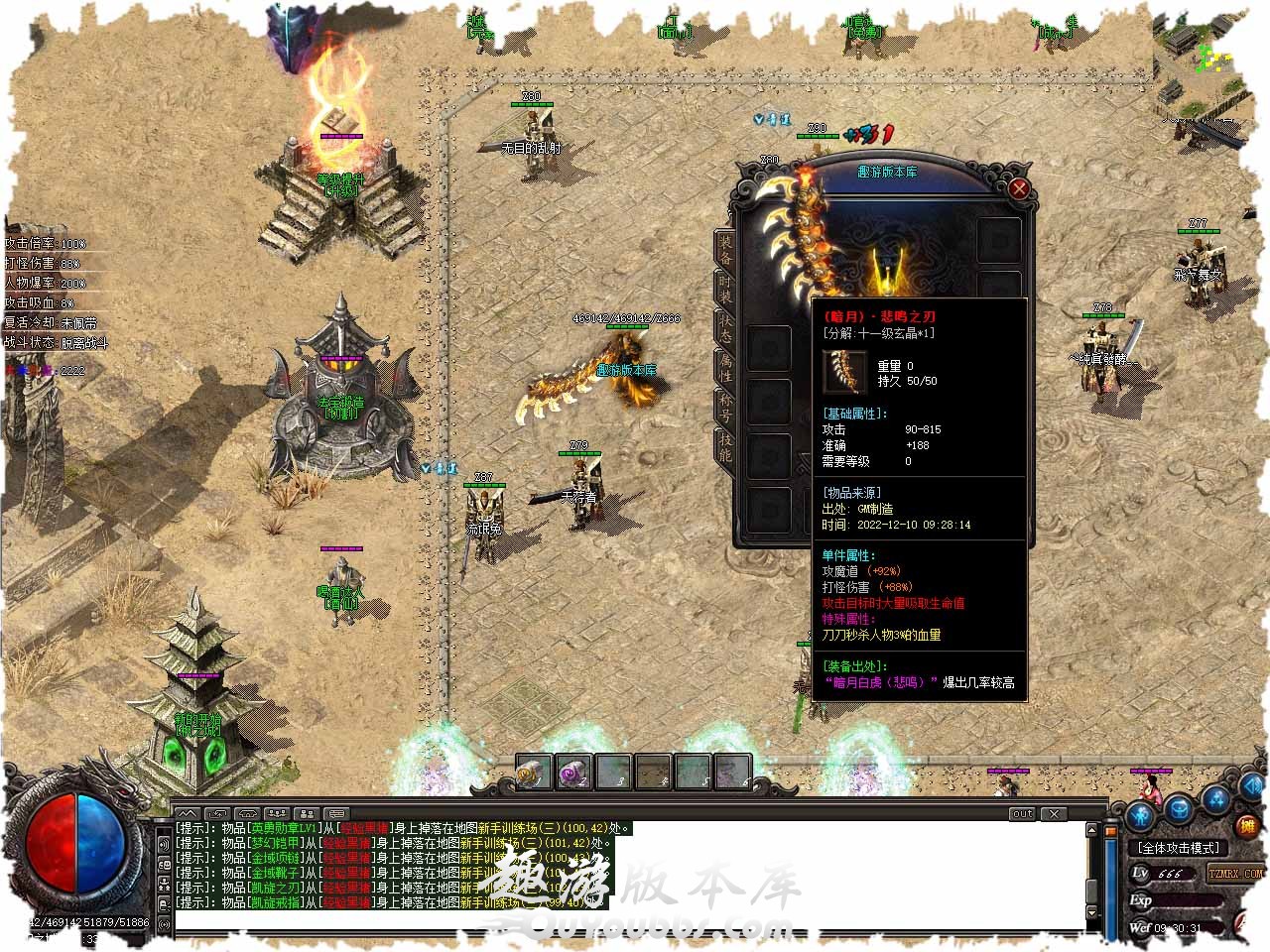
Task: Click the chat window's out button
Action: pyautogui.click(x=1022, y=814)
